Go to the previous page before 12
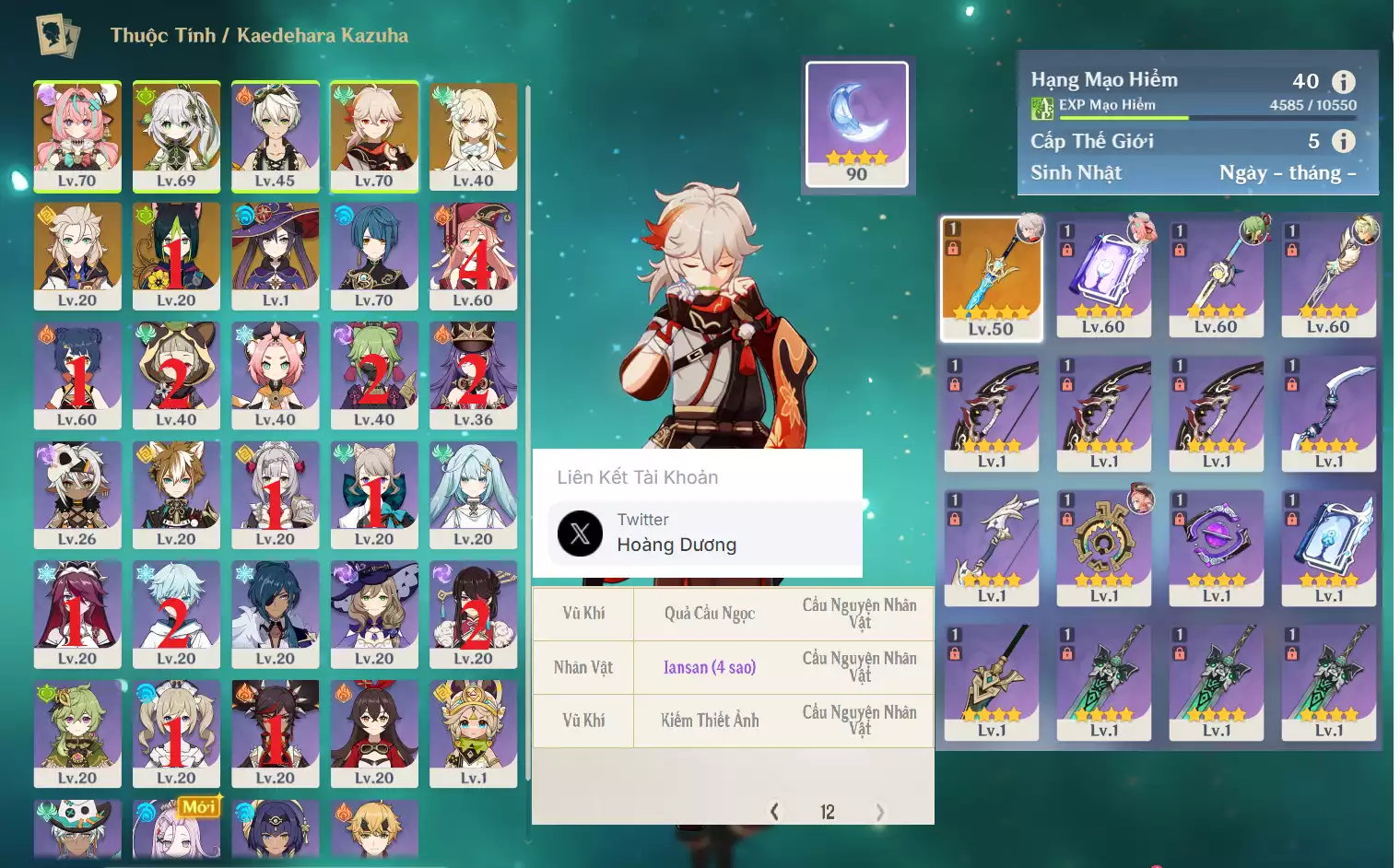The height and width of the screenshot is (868, 1400). pos(774,812)
